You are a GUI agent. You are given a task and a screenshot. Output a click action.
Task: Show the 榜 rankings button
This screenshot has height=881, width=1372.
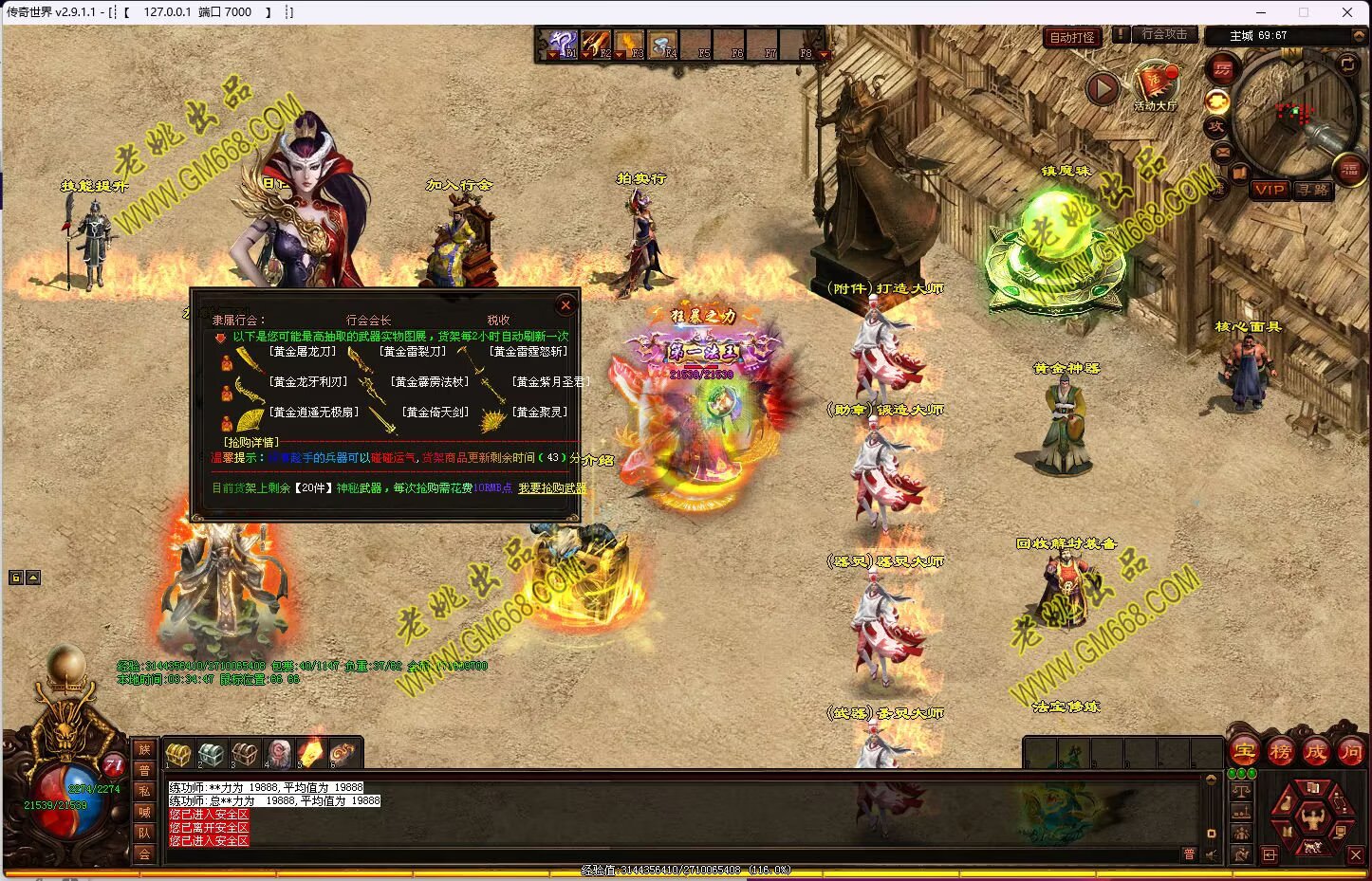(1281, 752)
